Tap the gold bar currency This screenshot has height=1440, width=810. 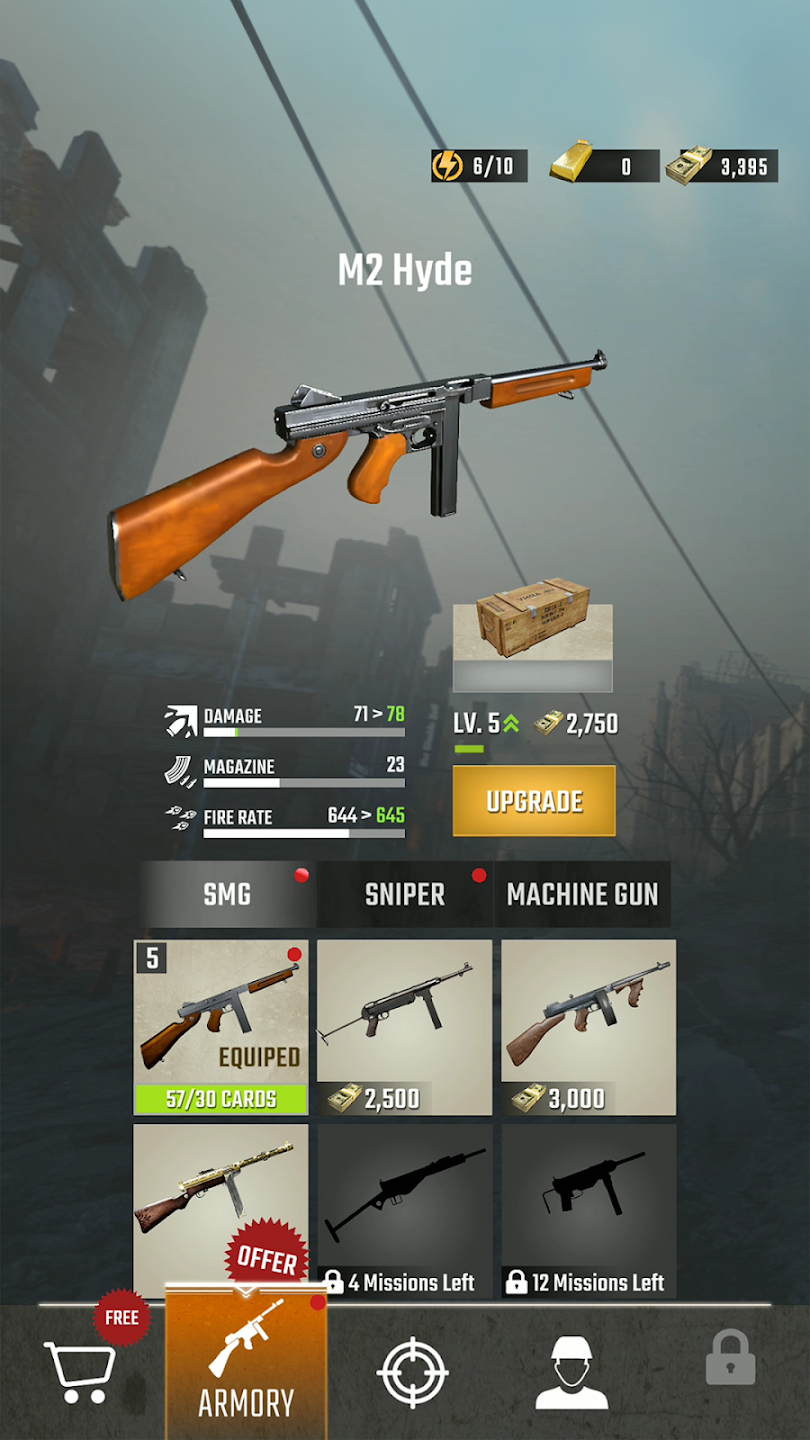[603, 165]
